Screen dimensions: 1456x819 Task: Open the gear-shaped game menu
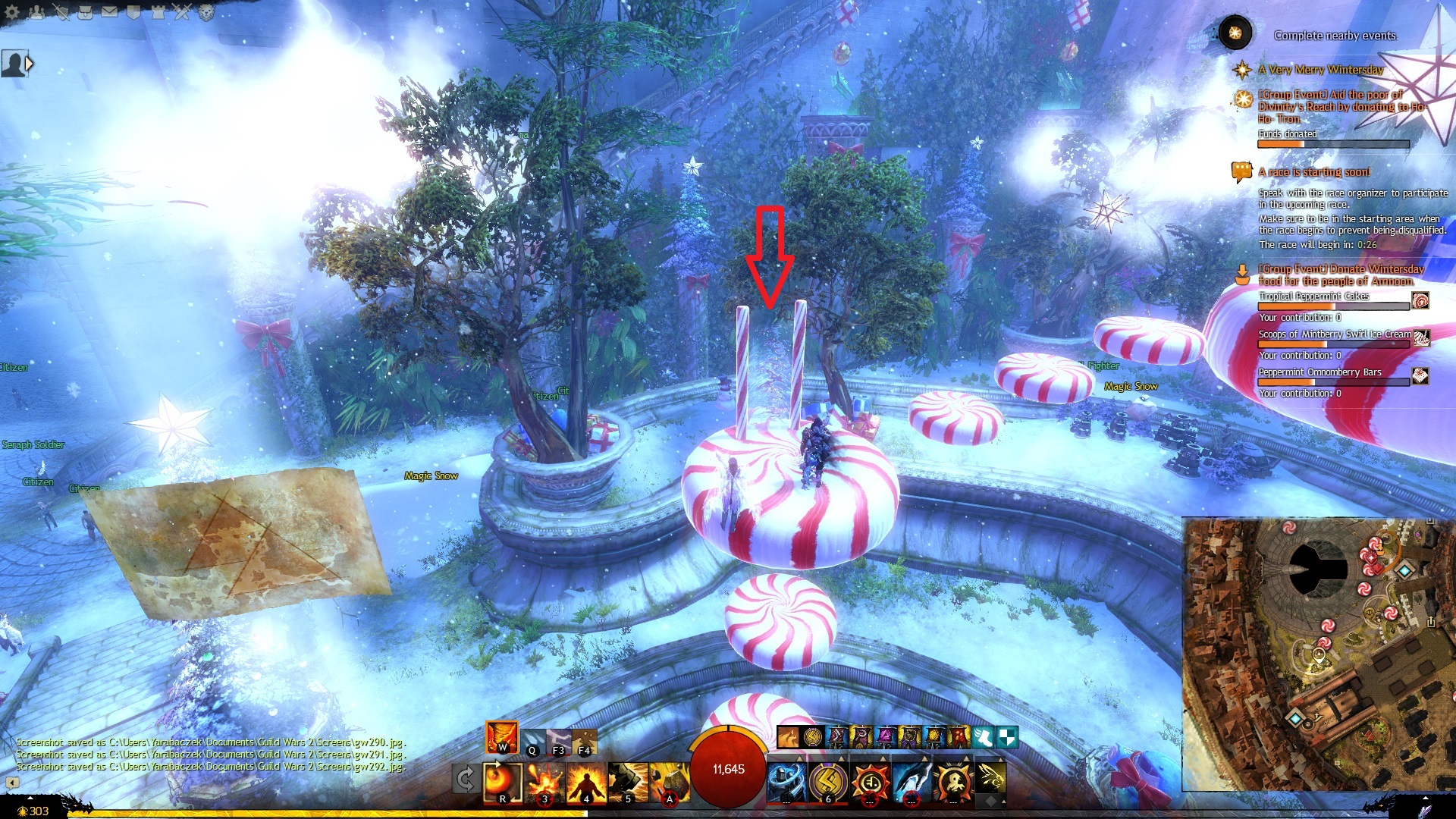(x=13, y=11)
